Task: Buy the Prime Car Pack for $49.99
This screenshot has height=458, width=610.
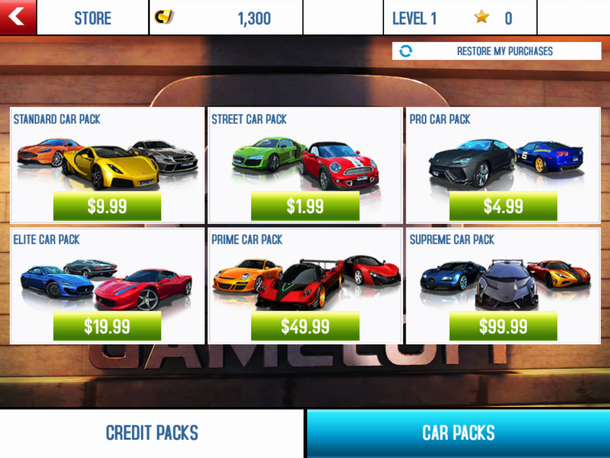Action: (305, 326)
